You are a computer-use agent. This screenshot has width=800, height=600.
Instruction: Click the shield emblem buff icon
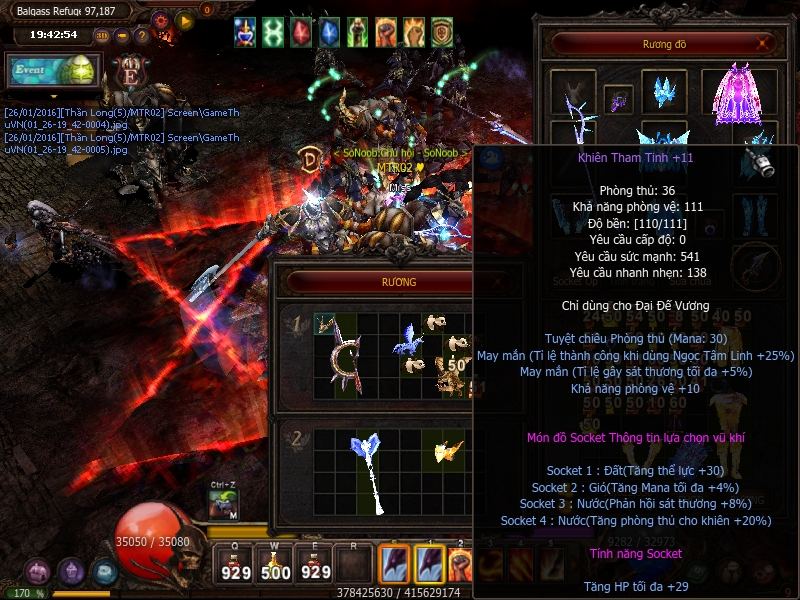coord(441,32)
